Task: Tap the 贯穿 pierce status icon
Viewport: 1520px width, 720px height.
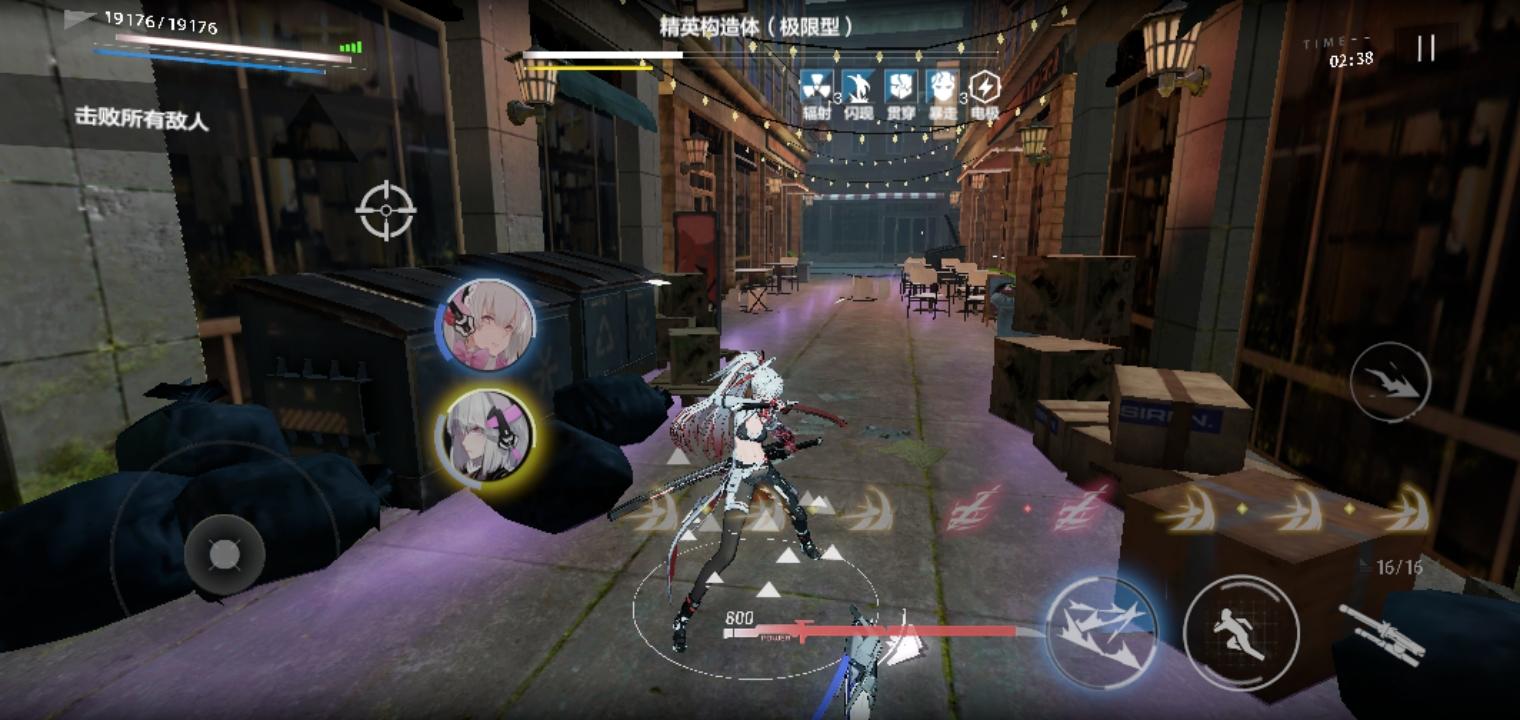Action: pyautogui.click(x=901, y=85)
